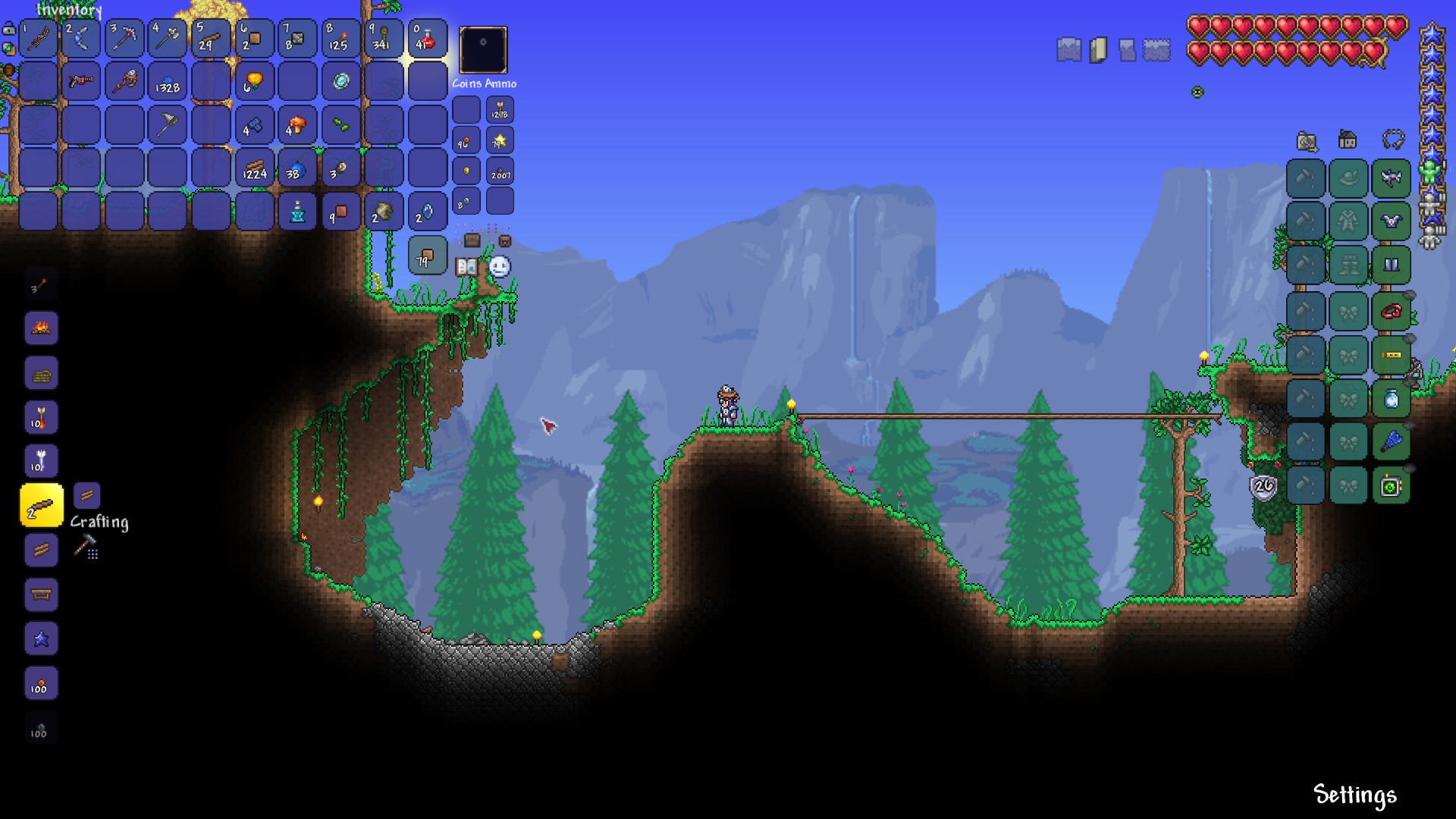Viewport: 1456px width, 819px height.
Task: Select the pickaxe in hotbar slot 3
Action: [x=124, y=38]
